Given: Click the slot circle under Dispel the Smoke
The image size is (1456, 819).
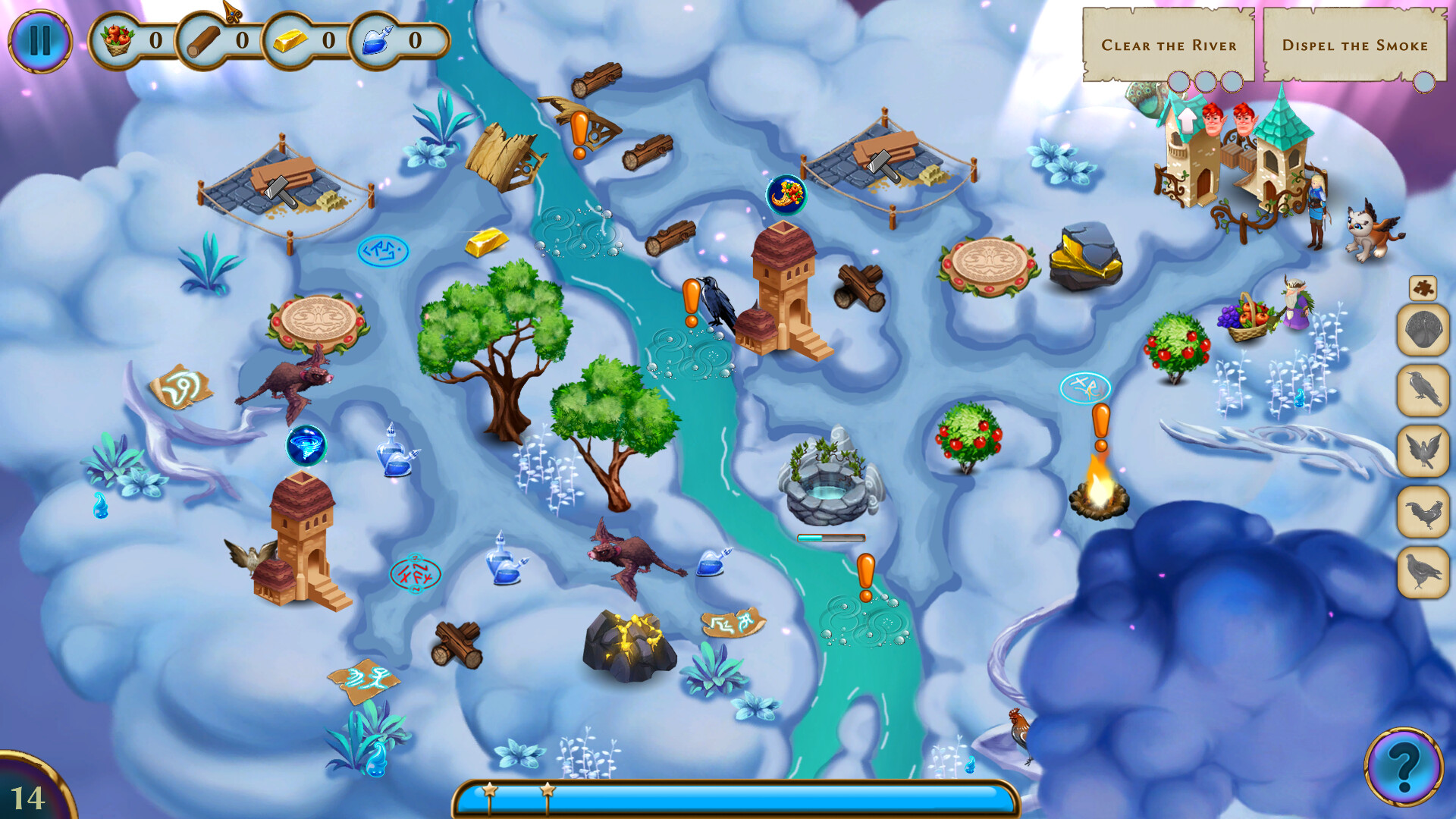Looking at the screenshot, I should coord(1426,83).
